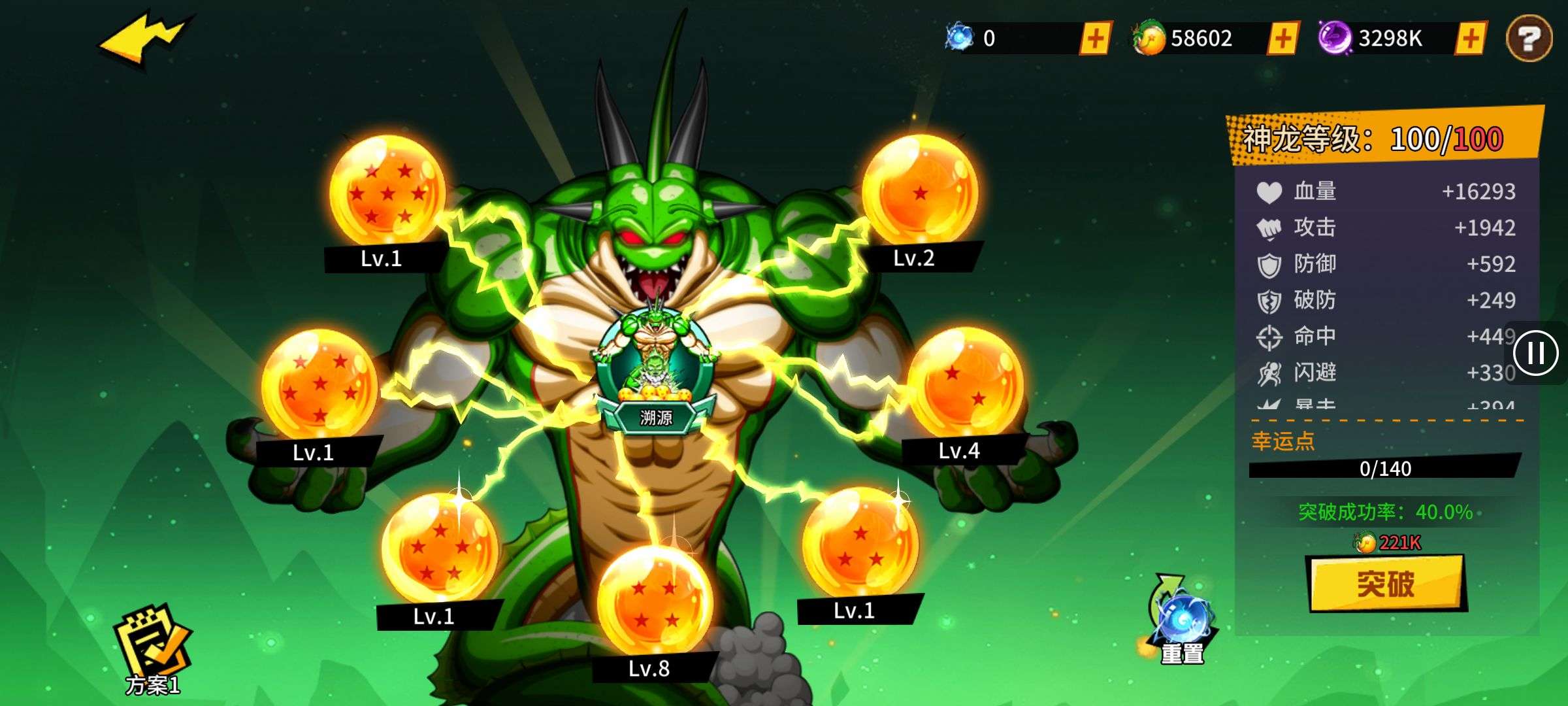Choose the two-star dragon ball Lv.4
The image size is (1568, 706).
pyautogui.click(x=965, y=384)
